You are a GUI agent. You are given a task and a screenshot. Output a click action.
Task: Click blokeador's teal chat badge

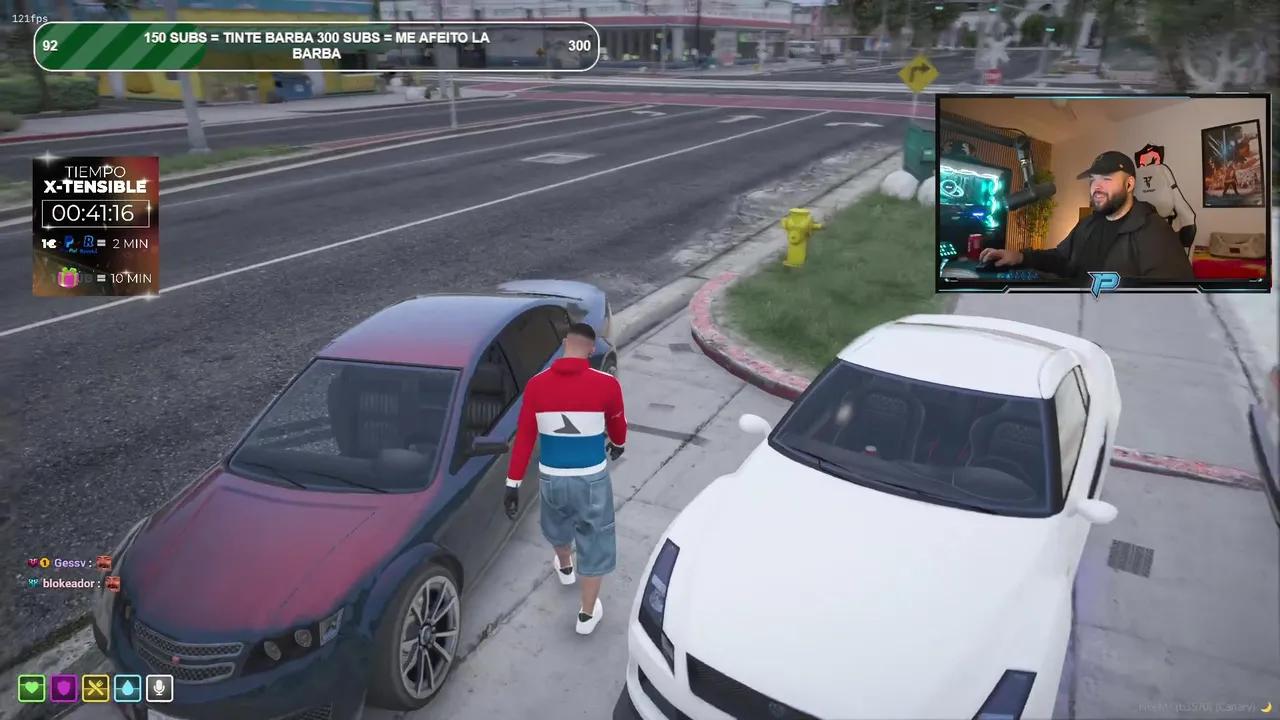pyautogui.click(x=32, y=583)
